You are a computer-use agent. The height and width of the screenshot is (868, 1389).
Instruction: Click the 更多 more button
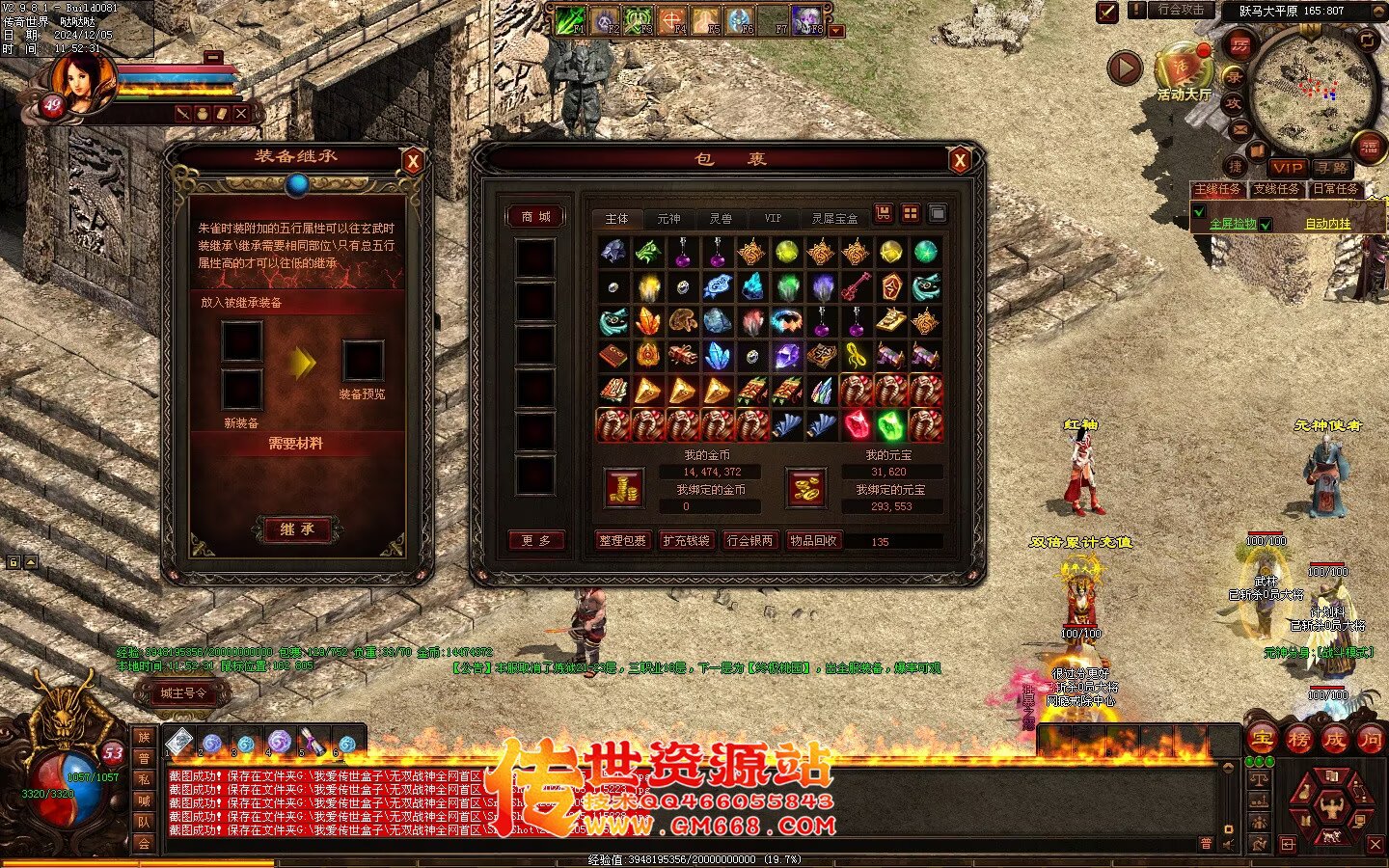535,541
